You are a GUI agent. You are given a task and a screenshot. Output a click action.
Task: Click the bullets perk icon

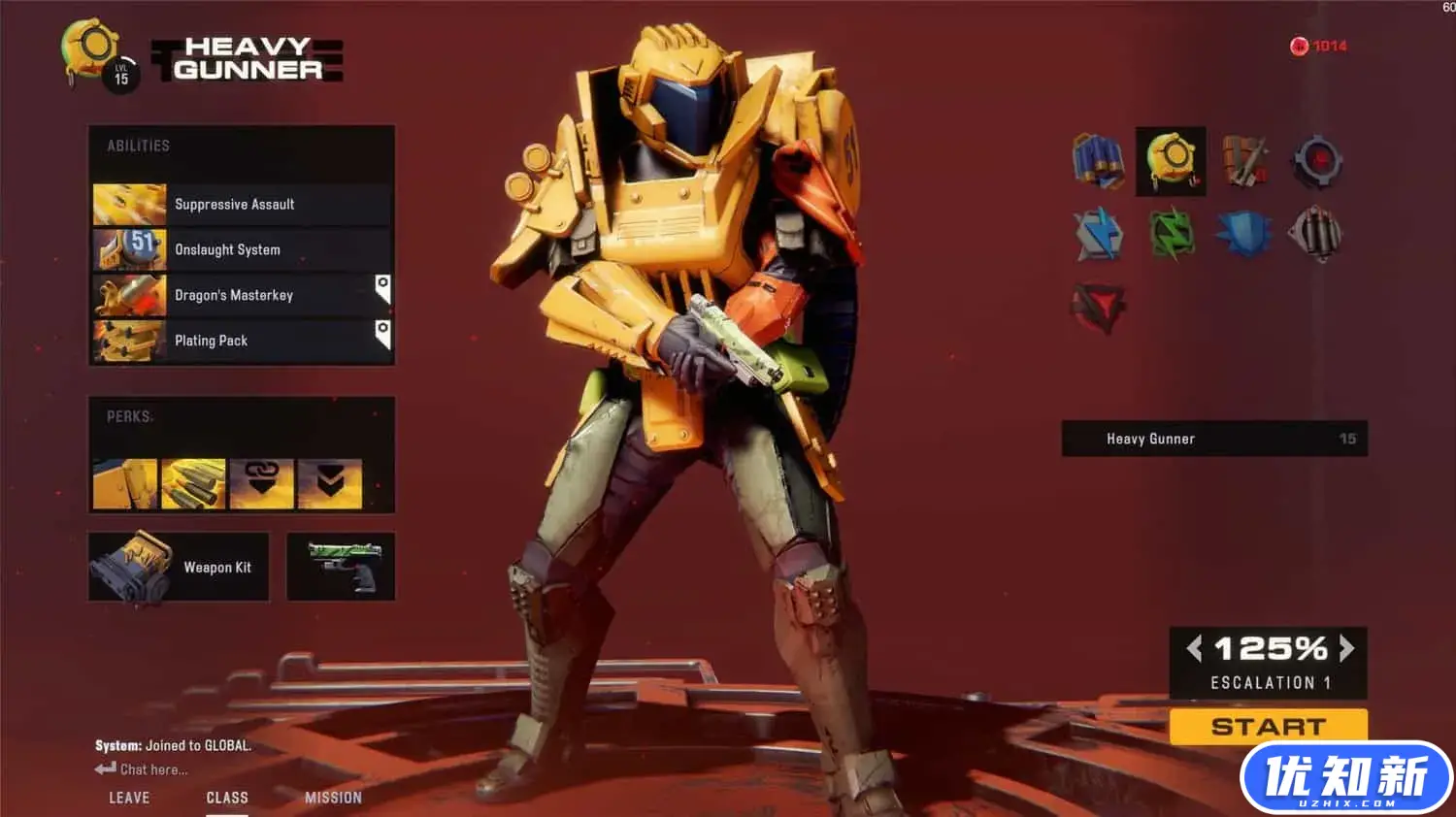tap(193, 483)
